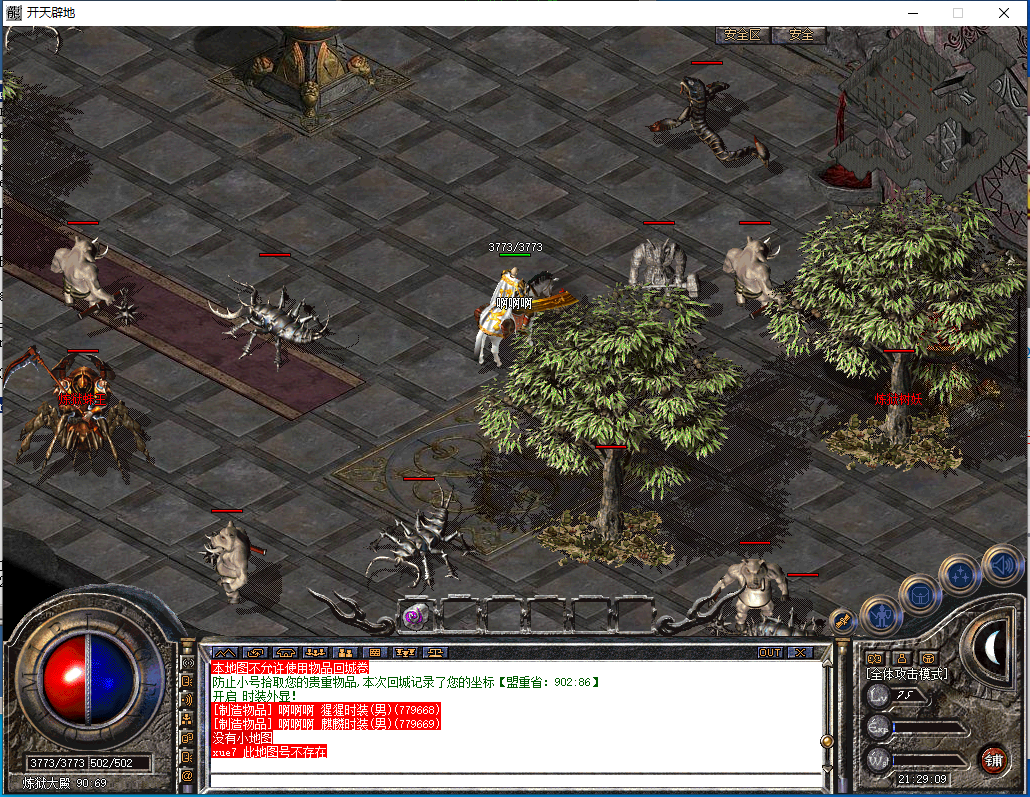Click the orange satellite icon

843,622
